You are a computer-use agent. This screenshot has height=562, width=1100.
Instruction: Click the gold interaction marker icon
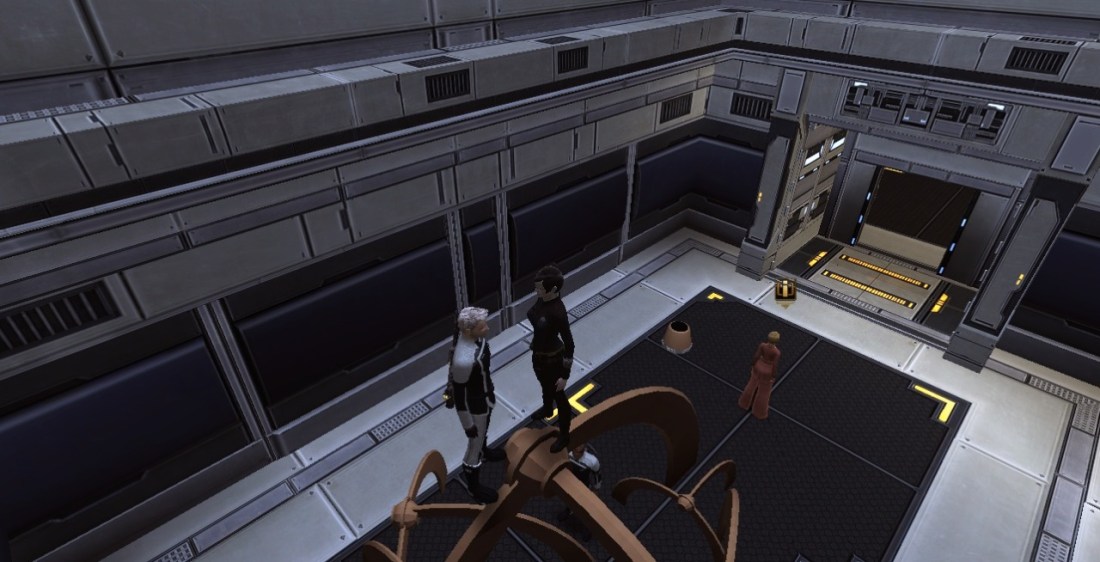785,291
